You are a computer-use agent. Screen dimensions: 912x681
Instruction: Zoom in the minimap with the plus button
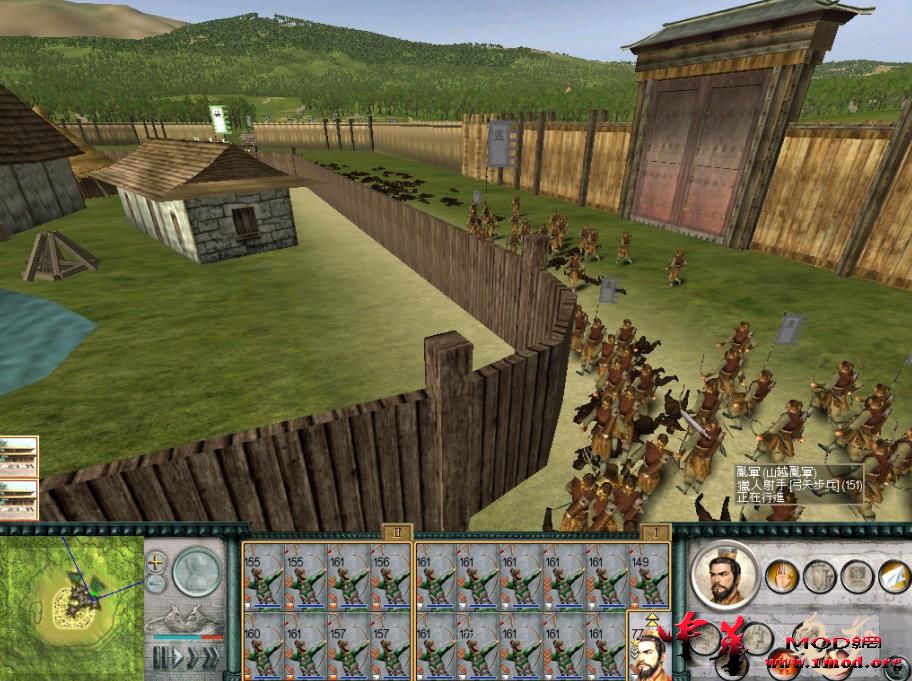157,561
